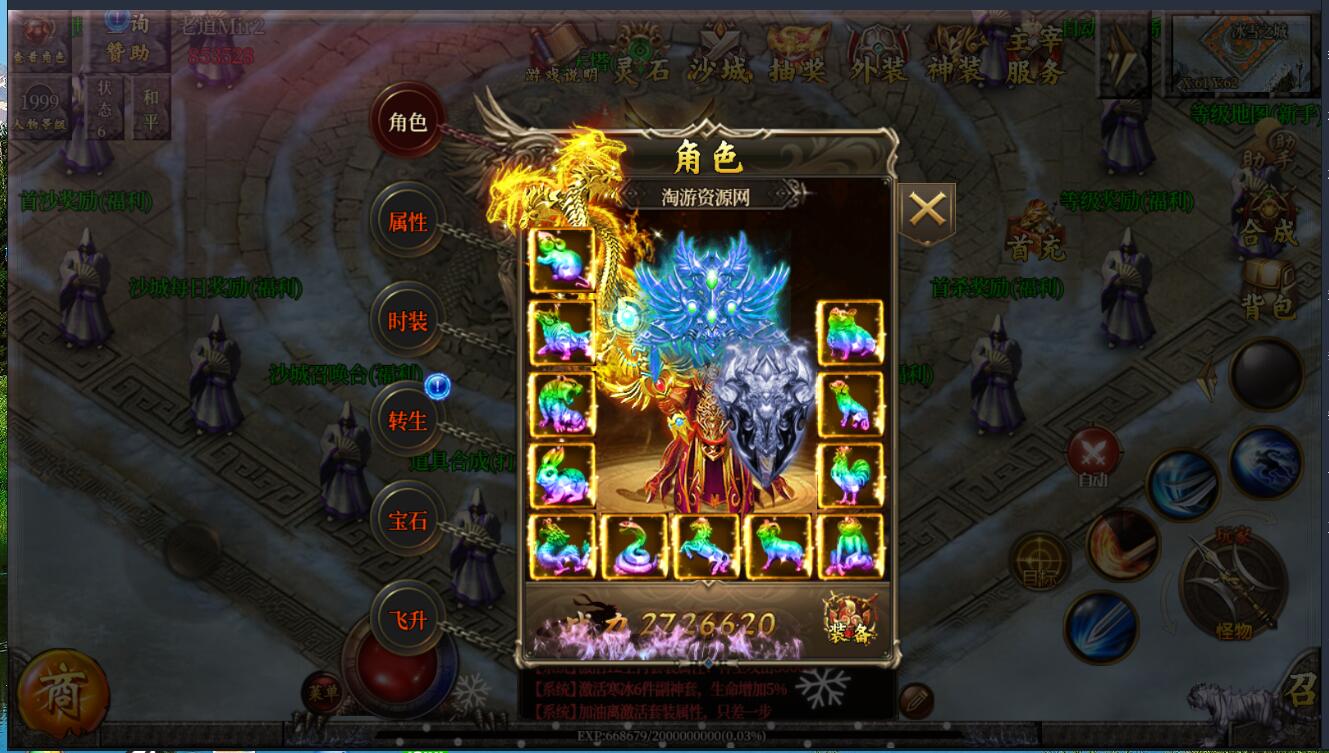Close the character panel with the X
The width and height of the screenshot is (1329, 753).
(927, 211)
